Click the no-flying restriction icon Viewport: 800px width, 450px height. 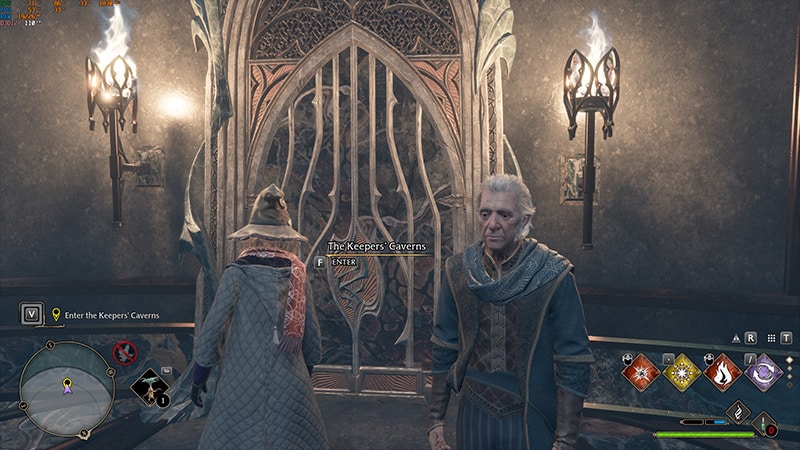(124, 352)
